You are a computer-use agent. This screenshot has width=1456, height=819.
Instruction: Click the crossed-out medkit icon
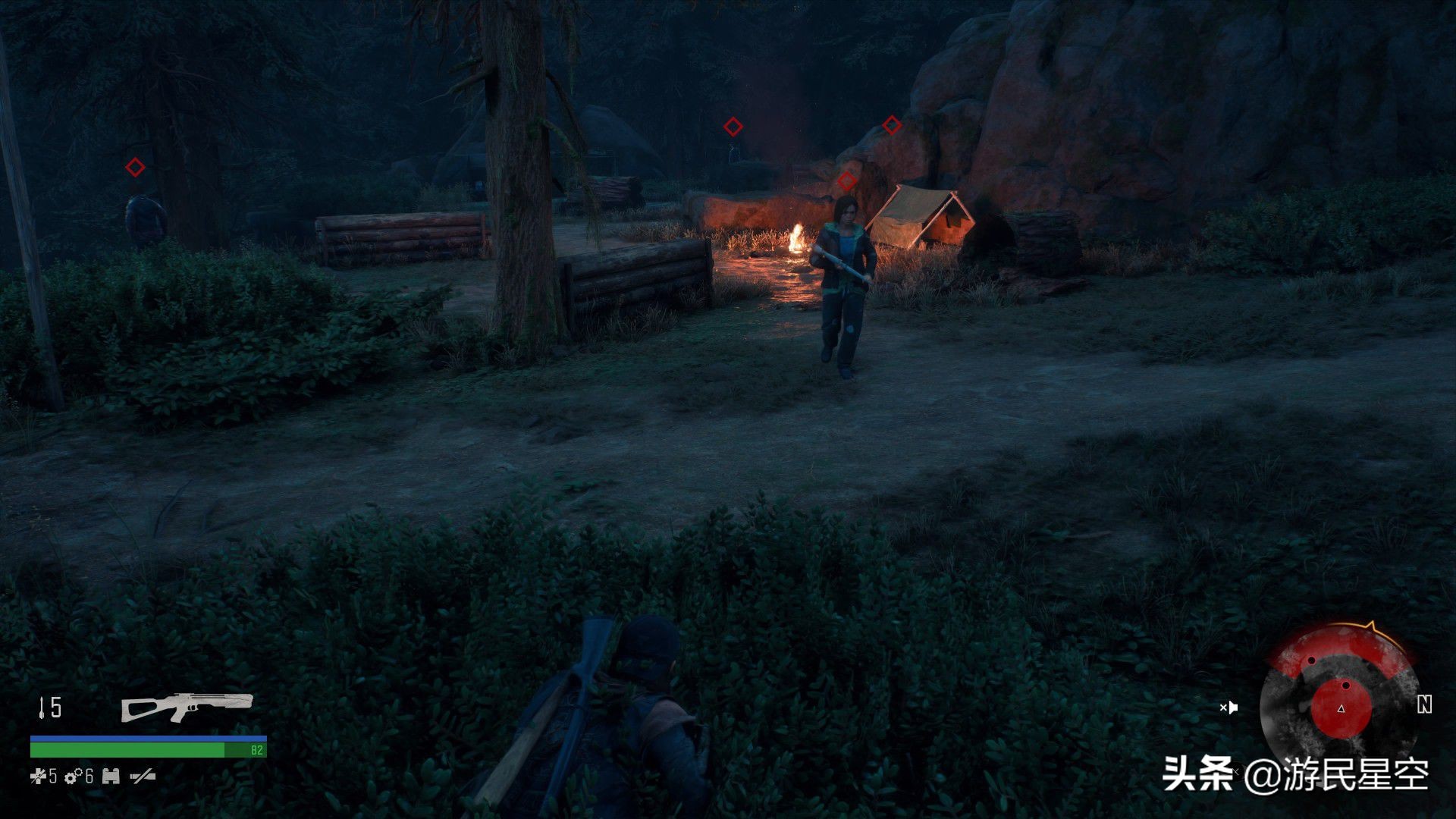(38, 776)
